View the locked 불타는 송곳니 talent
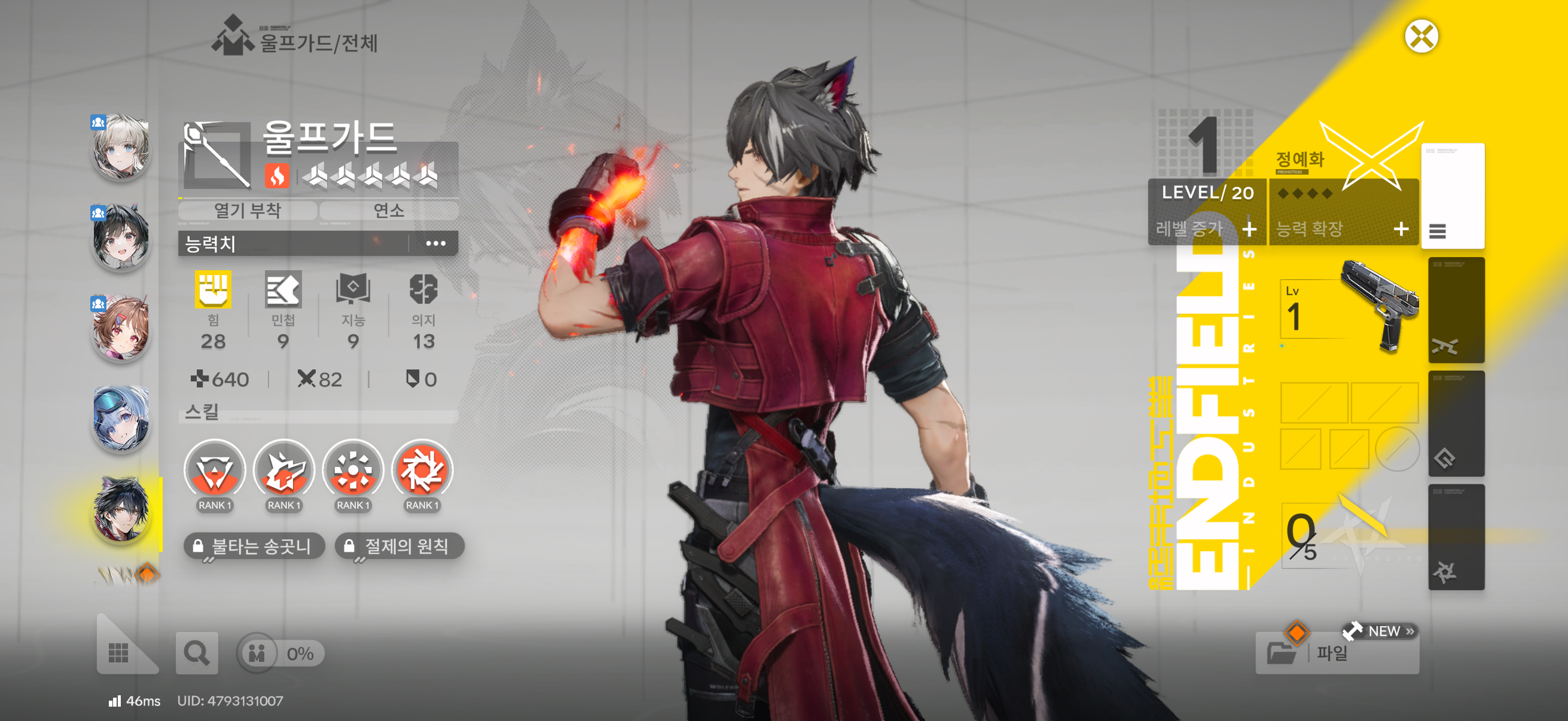1568x721 pixels. point(254,546)
